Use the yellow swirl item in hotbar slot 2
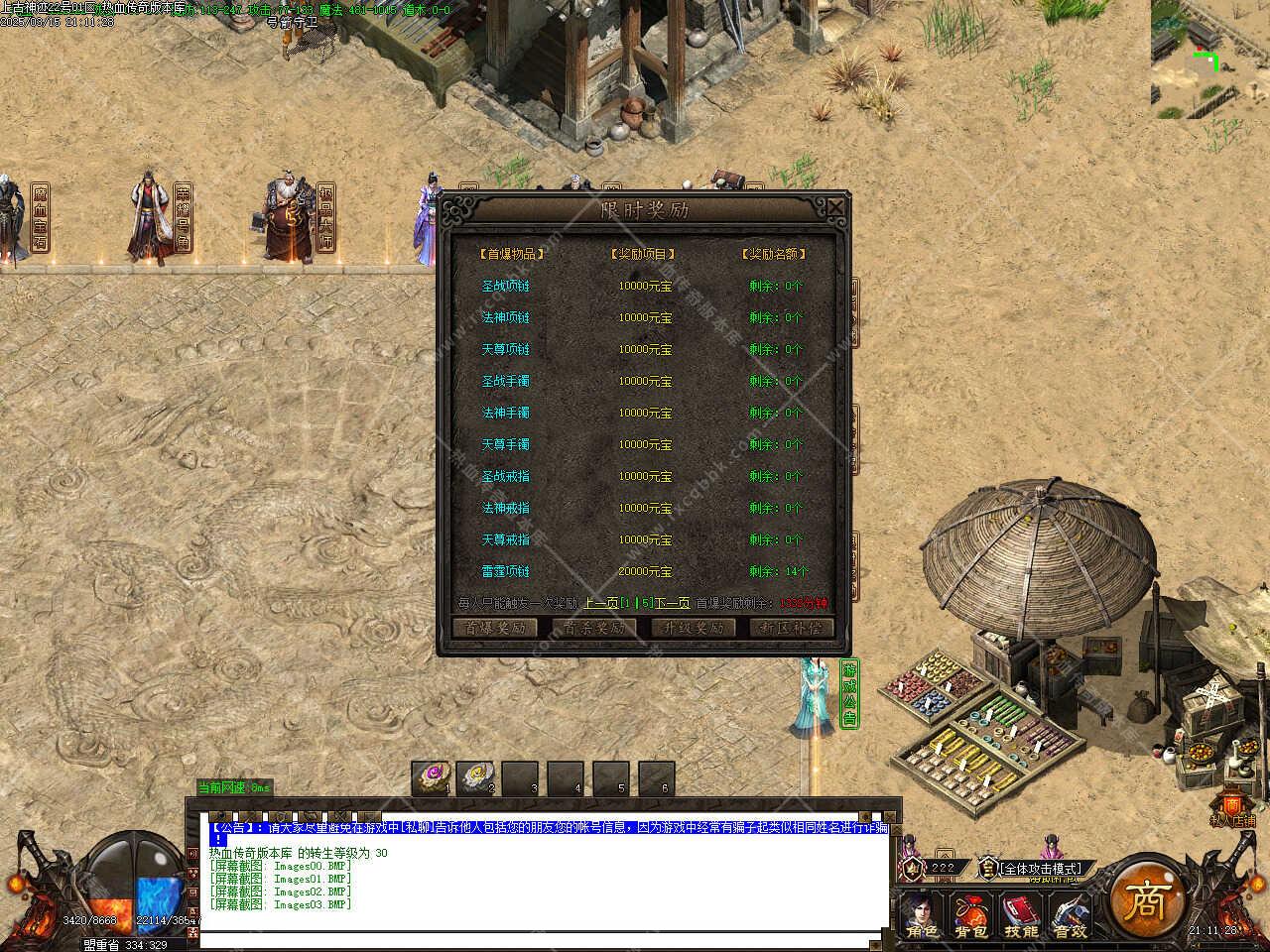Image resolution: width=1270 pixels, height=952 pixels. pyautogui.click(x=477, y=777)
